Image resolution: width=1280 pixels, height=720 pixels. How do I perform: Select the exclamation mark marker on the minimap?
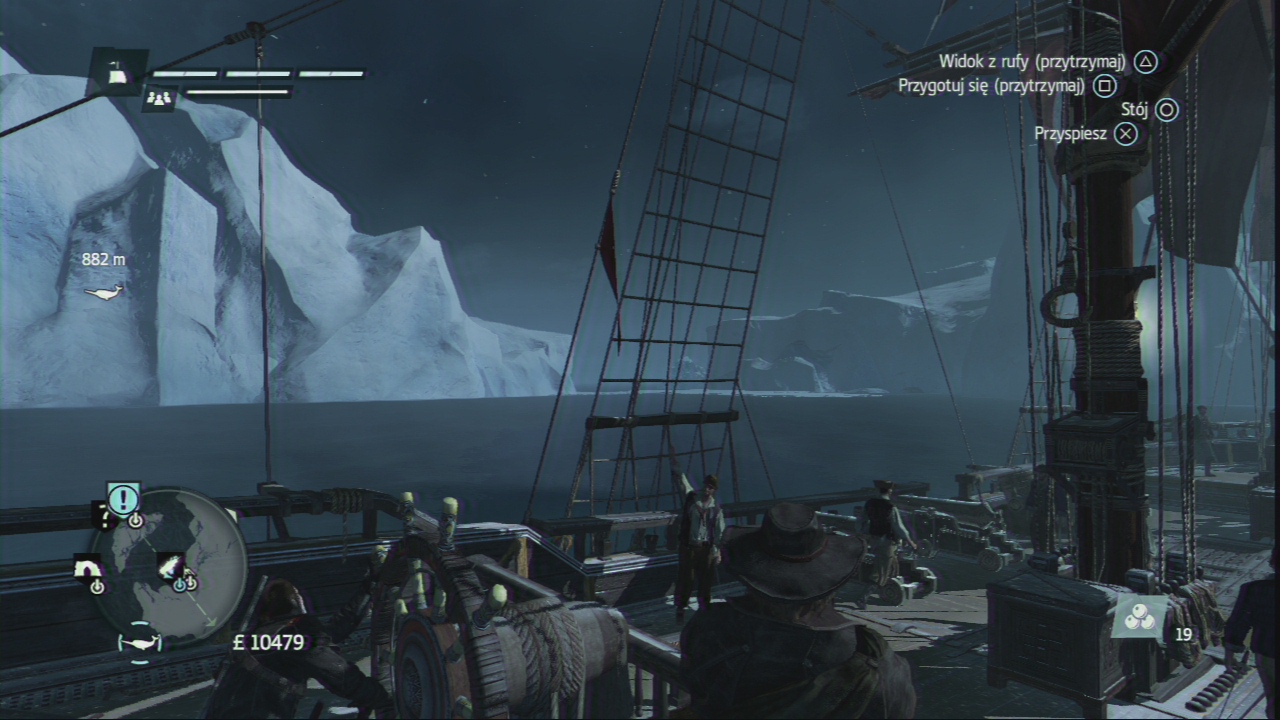pyautogui.click(x=123, y=496)
